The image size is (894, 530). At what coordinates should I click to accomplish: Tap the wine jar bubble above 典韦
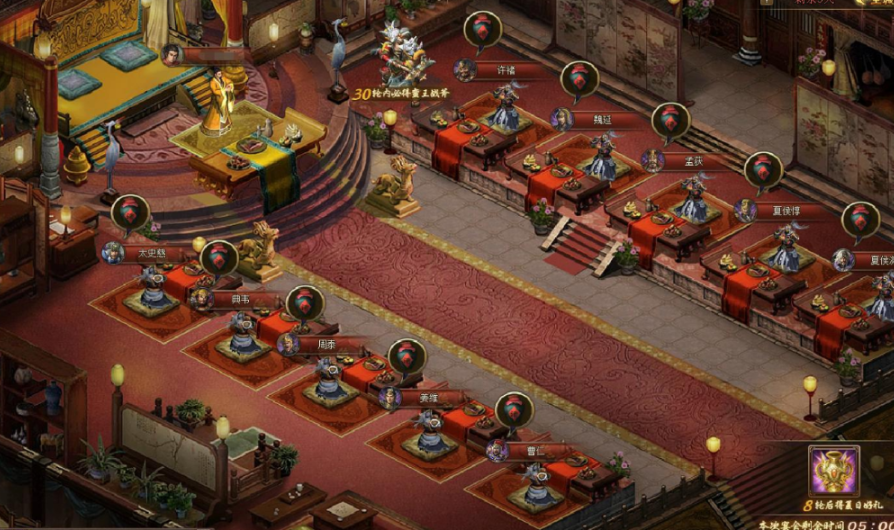[x=219, y=257]
